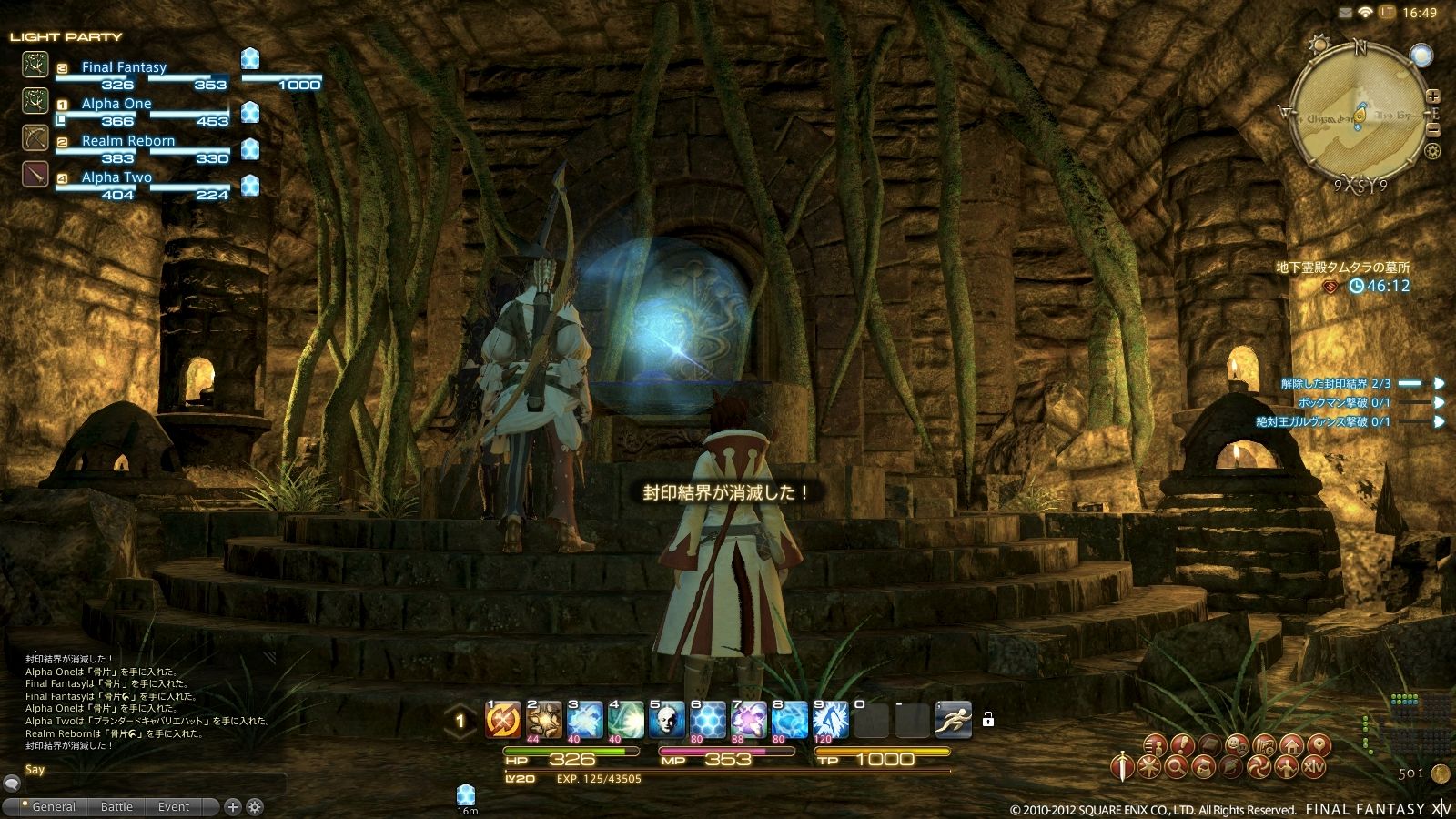
Task: Open the Event chat tab
Action: click(x=173, y=806)
